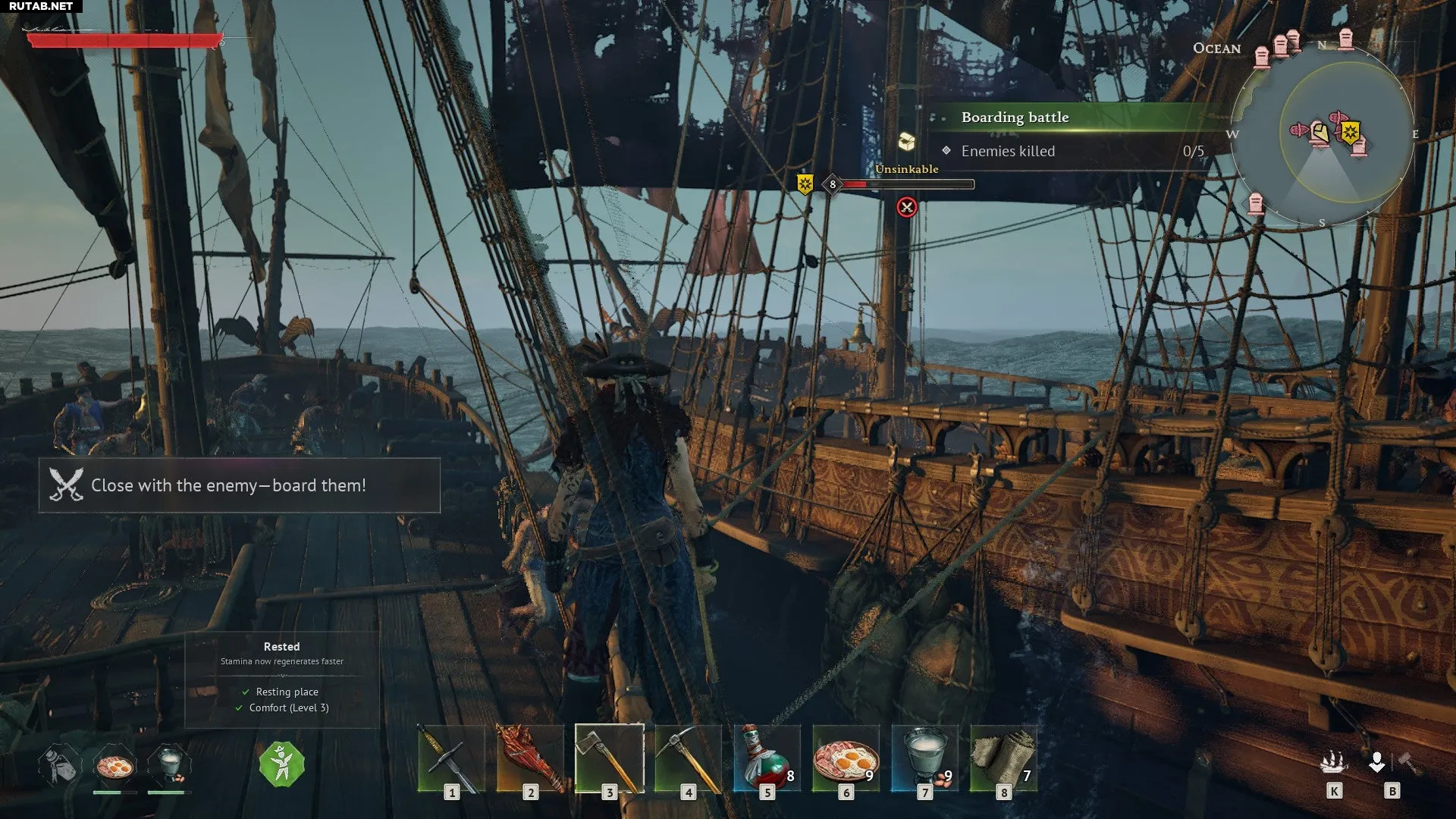The height and width of the screenshot is (819, 1456).
Task: Click the bacon and eggs food buff icon
Action: 115,766
